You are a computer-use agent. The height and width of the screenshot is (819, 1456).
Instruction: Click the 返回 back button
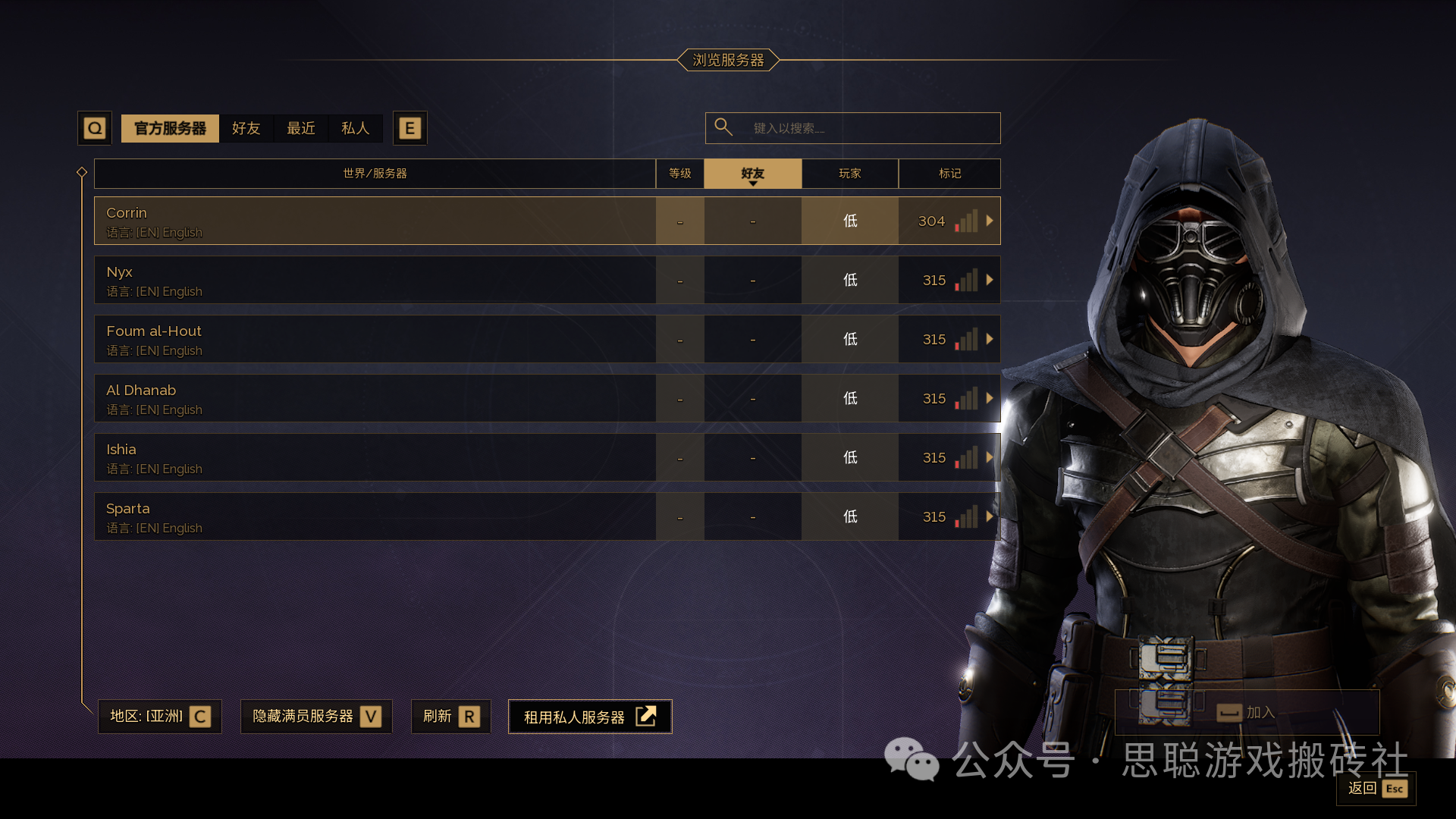(x=1376, y=789)
